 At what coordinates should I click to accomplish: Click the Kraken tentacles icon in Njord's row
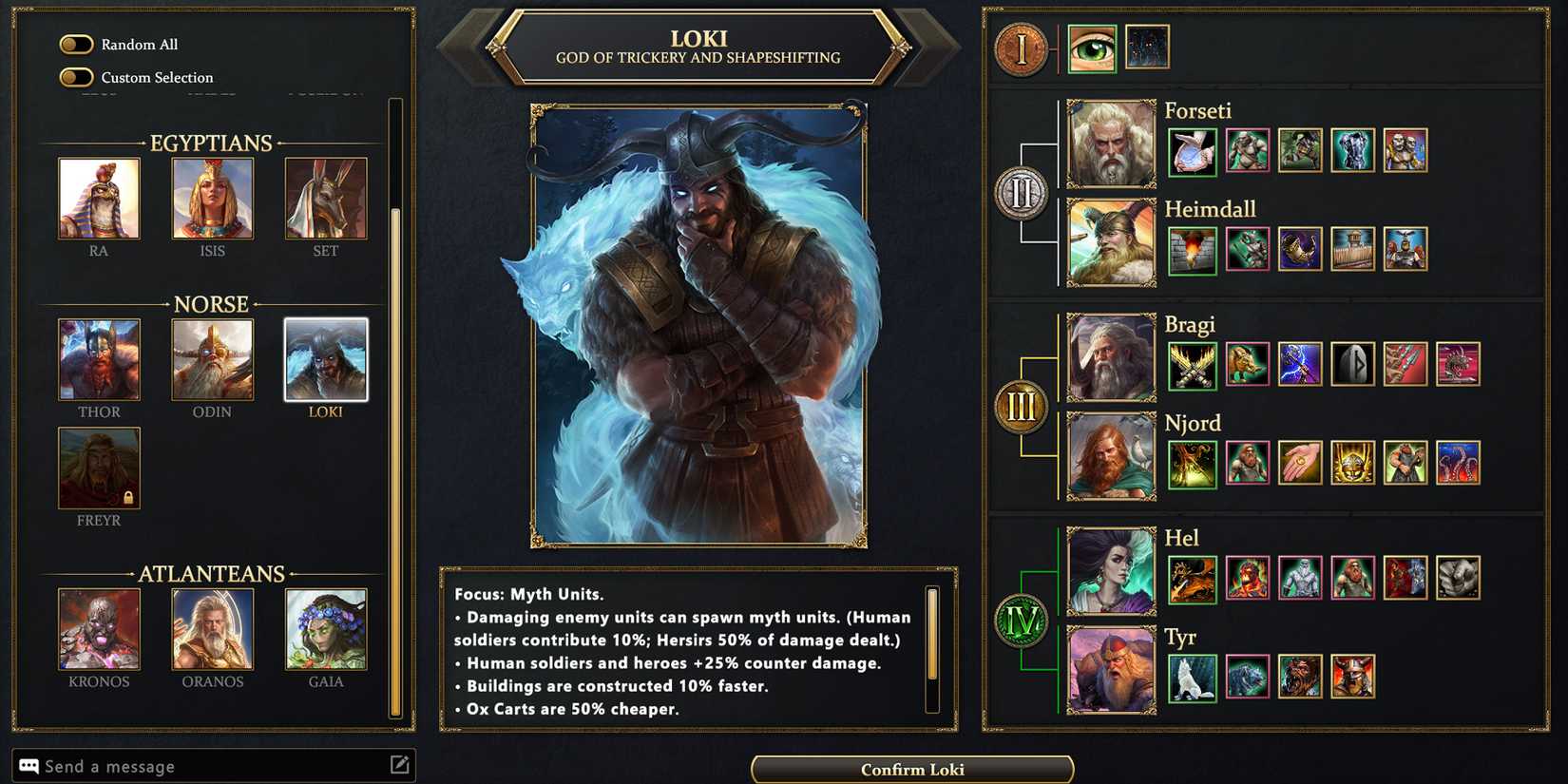(x=1459, y=463)
